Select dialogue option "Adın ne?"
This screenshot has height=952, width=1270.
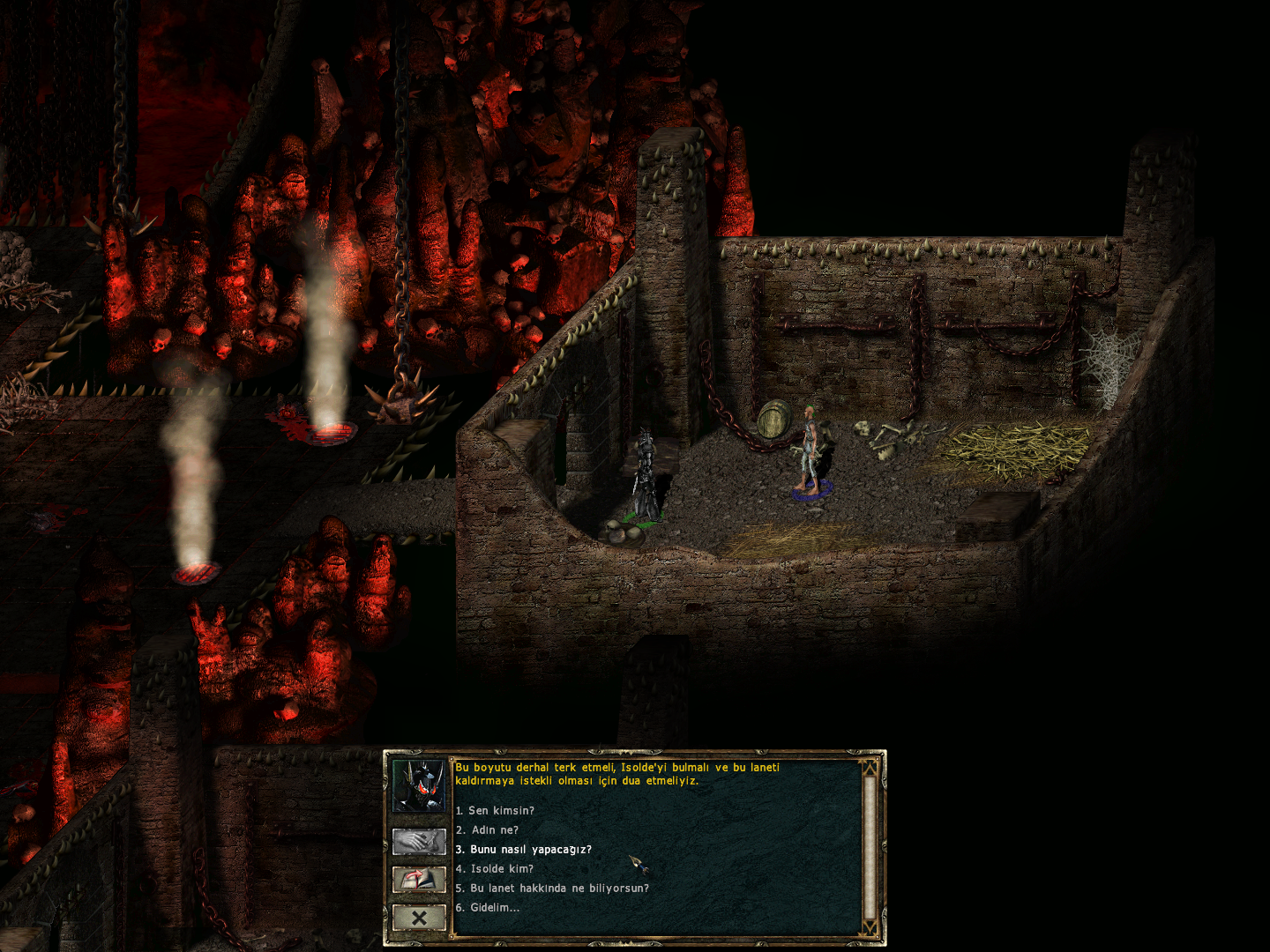[x=488, y=830]
